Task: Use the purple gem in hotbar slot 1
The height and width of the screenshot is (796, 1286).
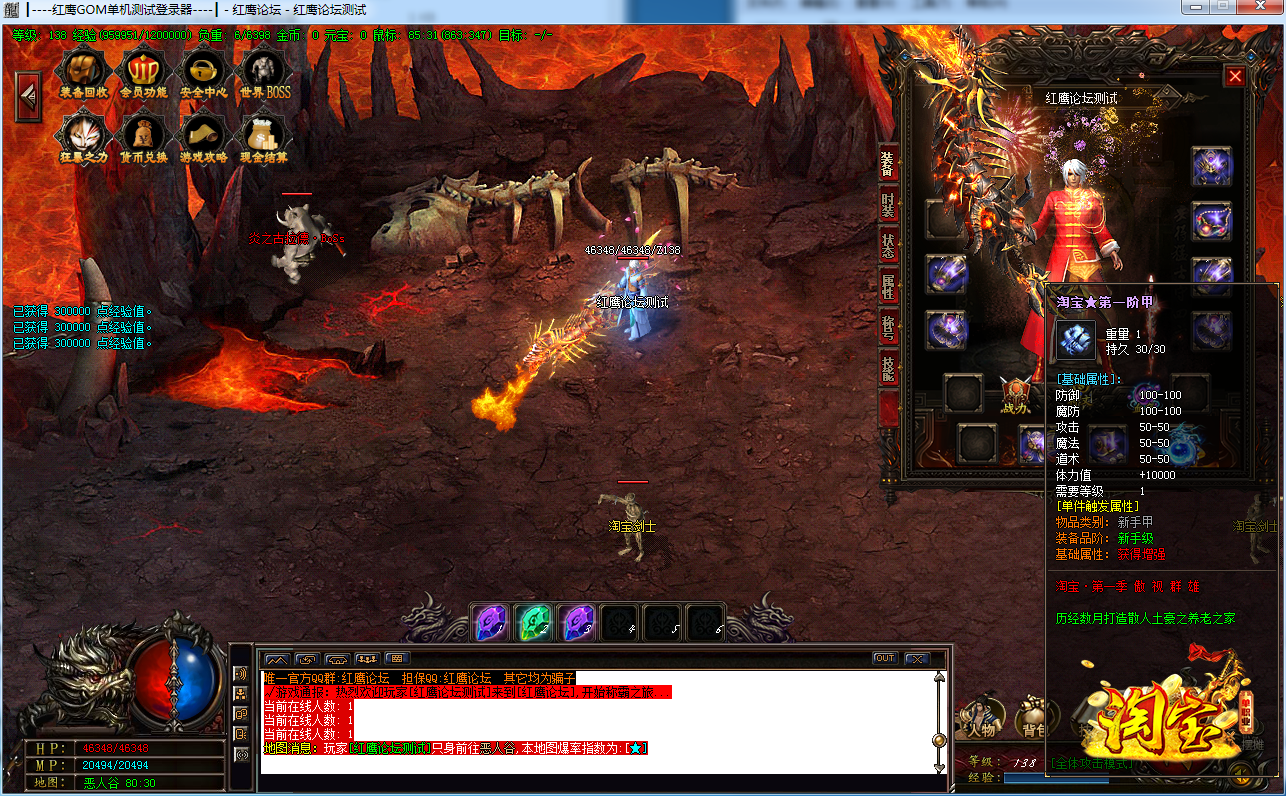Action: 491,622
